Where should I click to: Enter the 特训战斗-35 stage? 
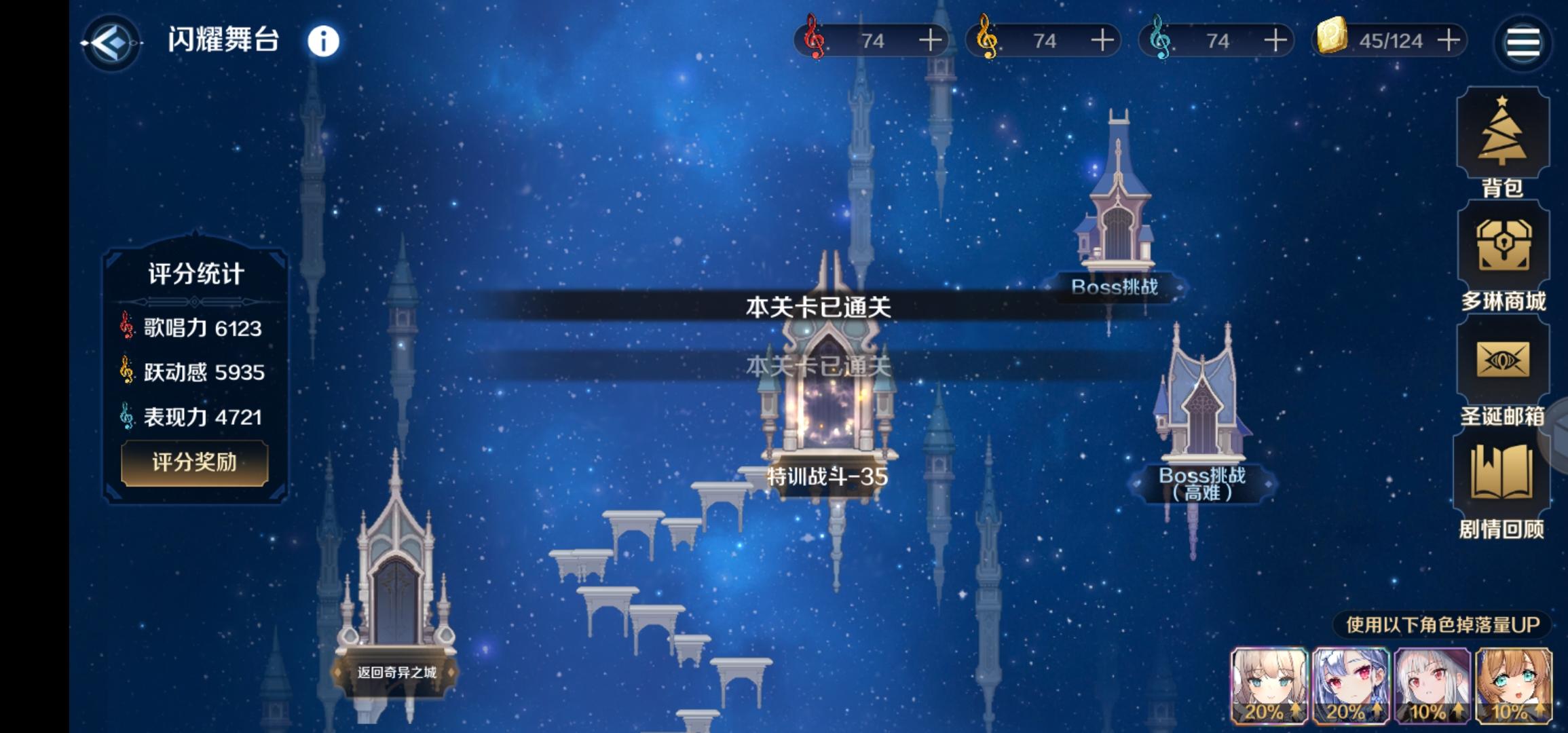(827, 407)
